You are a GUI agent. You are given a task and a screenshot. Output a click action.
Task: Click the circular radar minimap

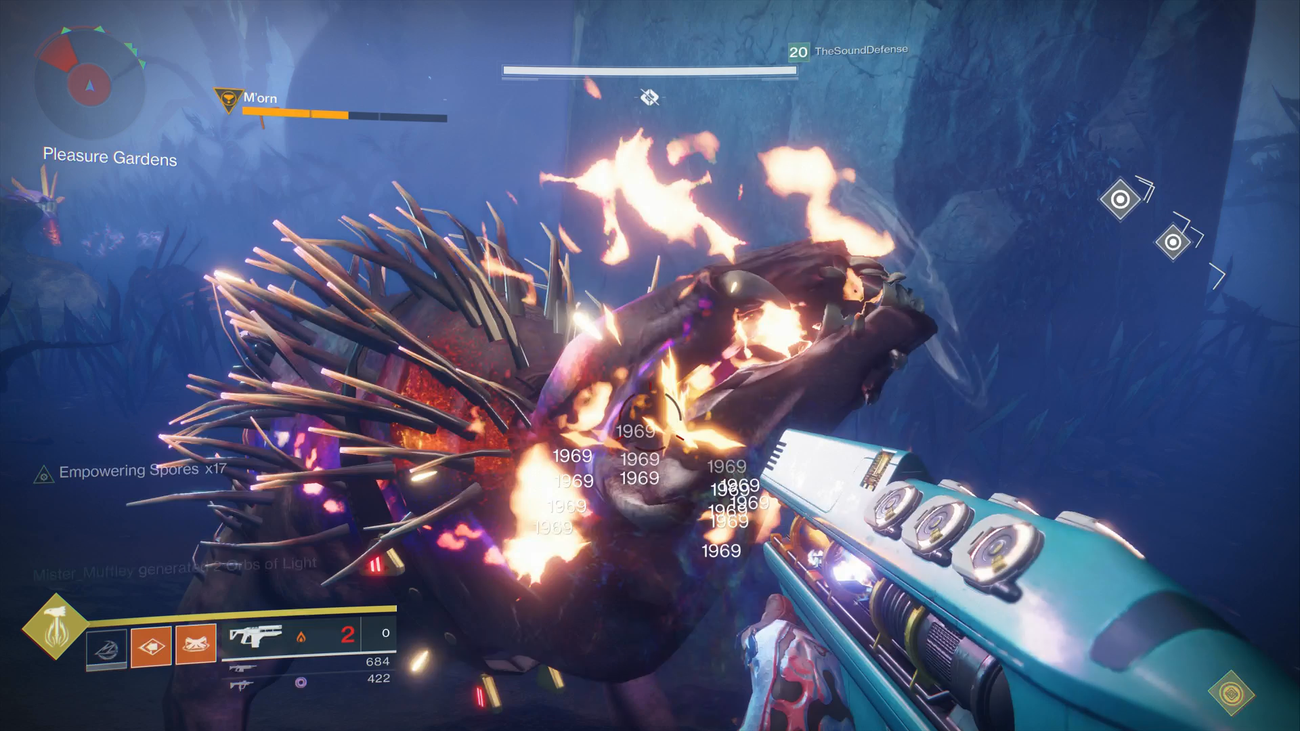pyautogui.click(x=89, y=83)
